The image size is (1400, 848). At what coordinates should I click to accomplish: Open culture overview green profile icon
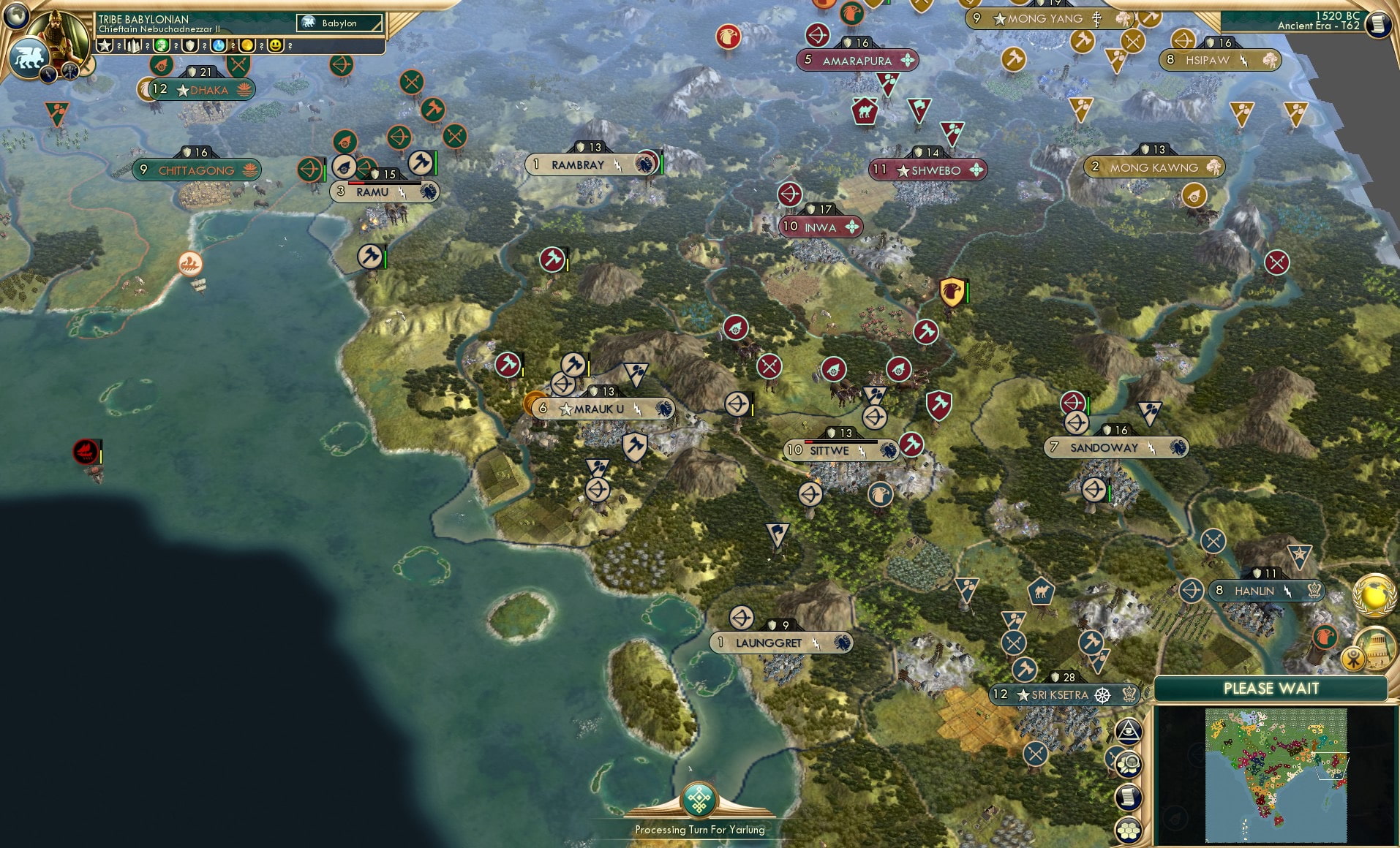click(162, 45)
